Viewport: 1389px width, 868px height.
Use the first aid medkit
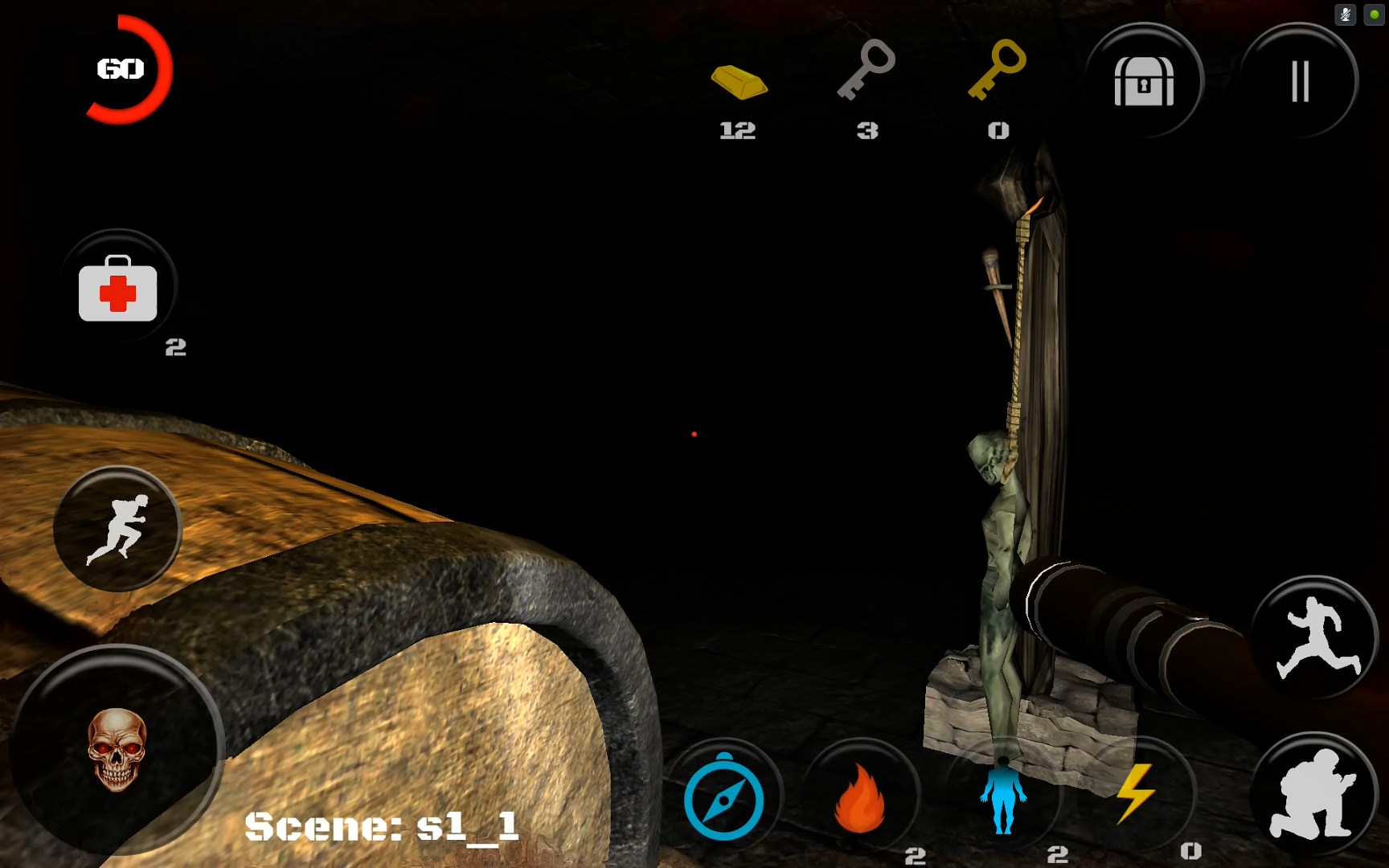coord(118,289)
